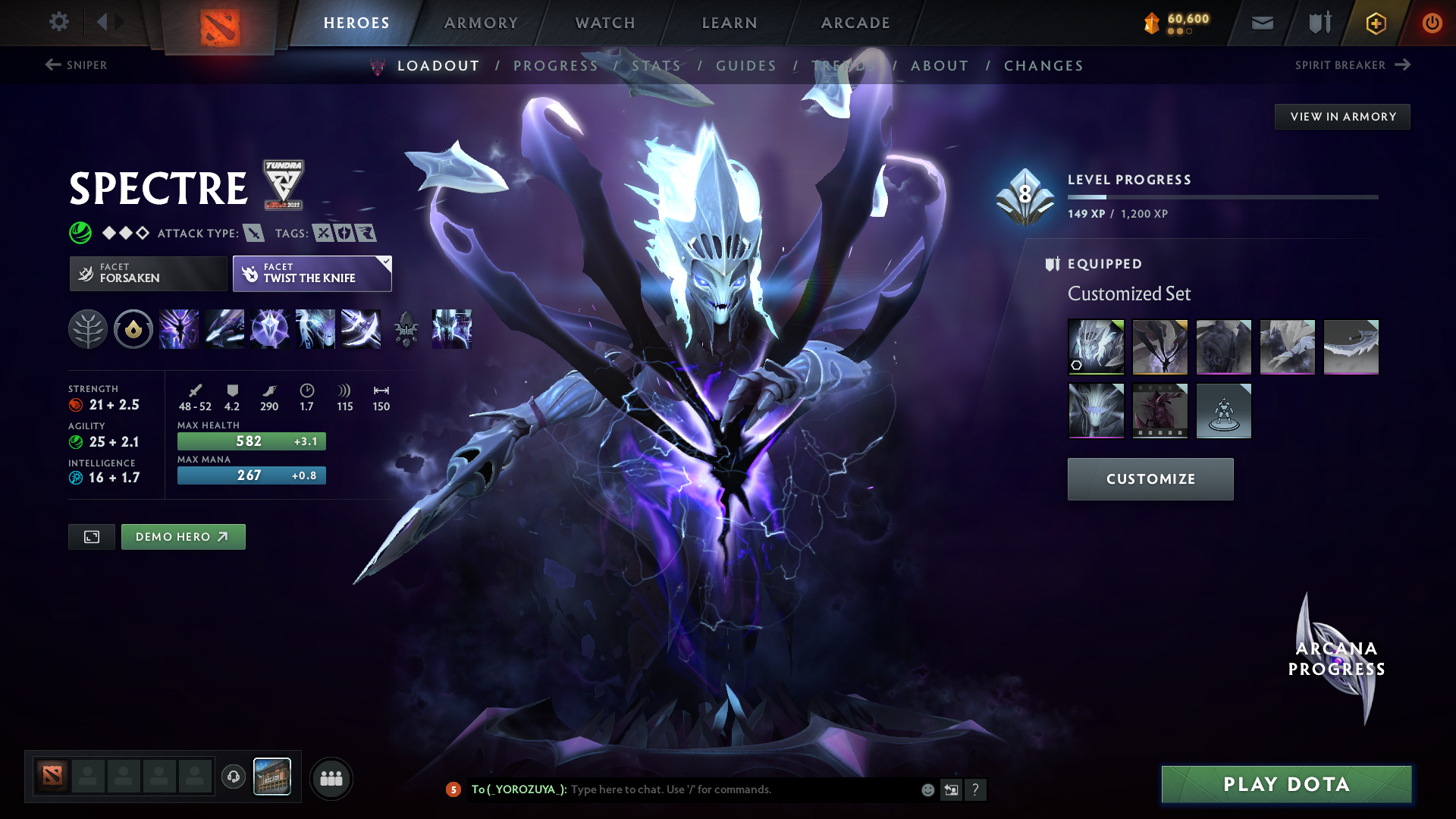
Task: Open the emoji picker in chat bar
Action: (x=927, y=789)
